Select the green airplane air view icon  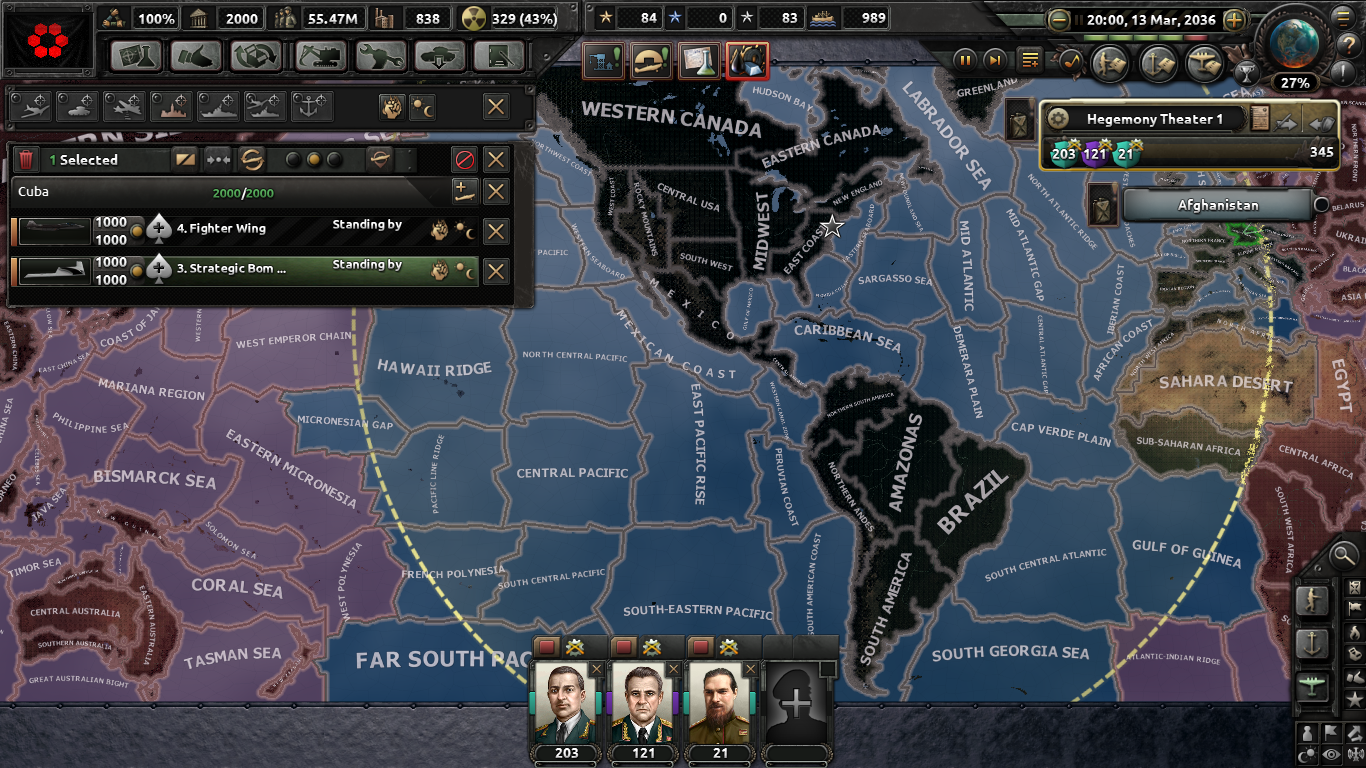click(x=1312, y=684)
